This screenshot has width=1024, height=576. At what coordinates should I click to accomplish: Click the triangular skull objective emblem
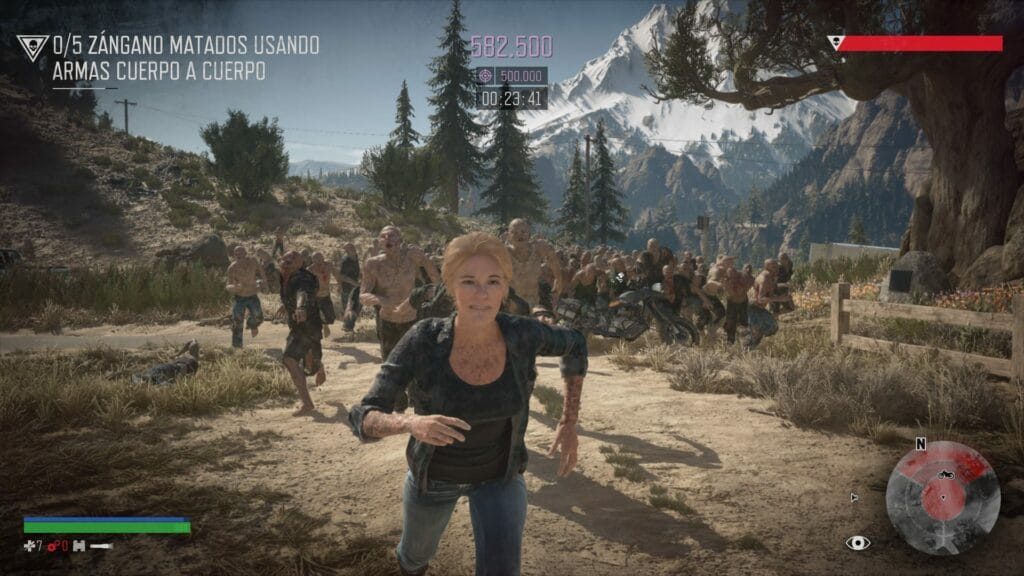pyautogui.click(x=32, y=48)
